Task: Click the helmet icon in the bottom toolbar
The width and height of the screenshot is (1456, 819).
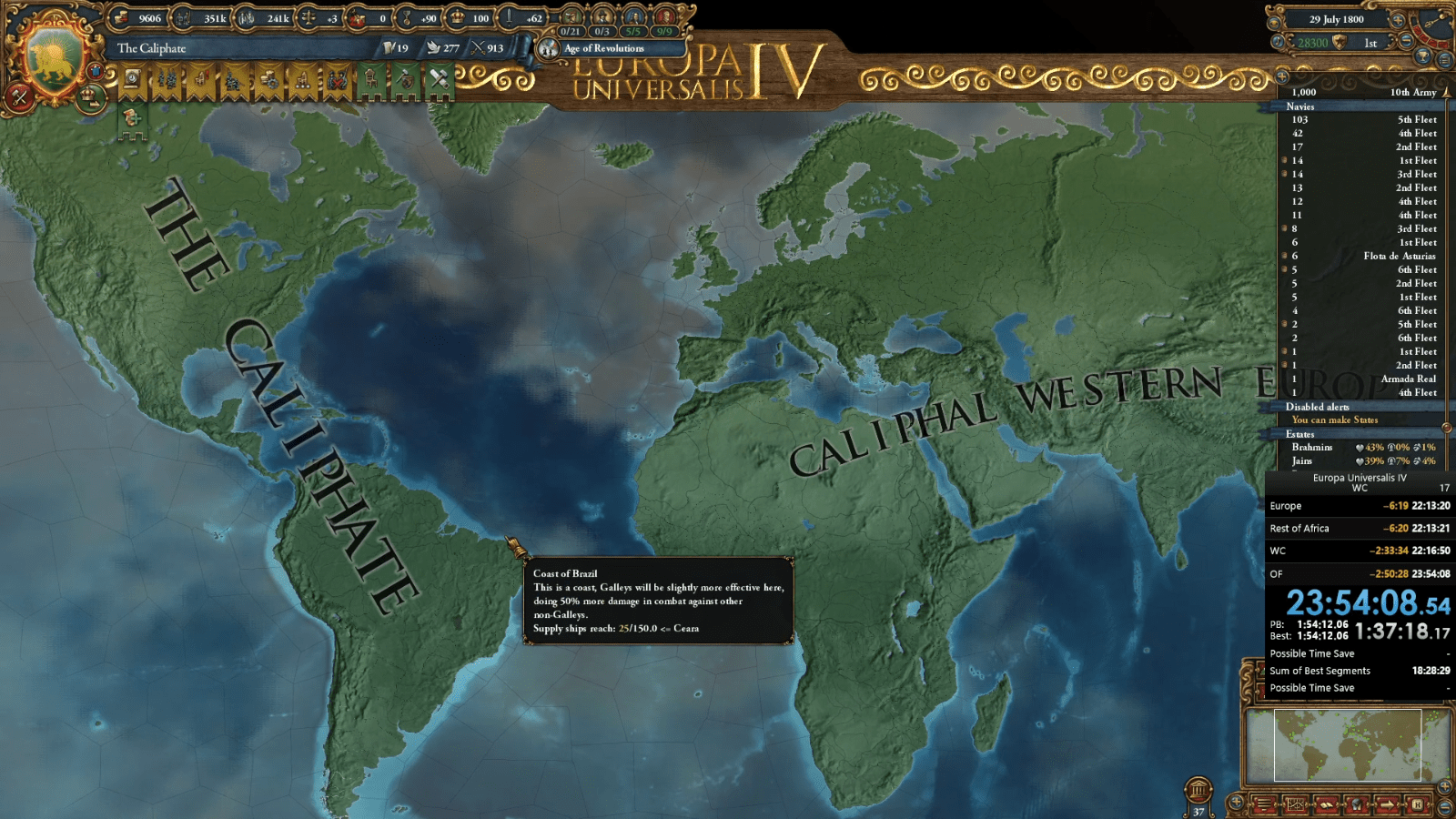Action: coord(1358,804)
